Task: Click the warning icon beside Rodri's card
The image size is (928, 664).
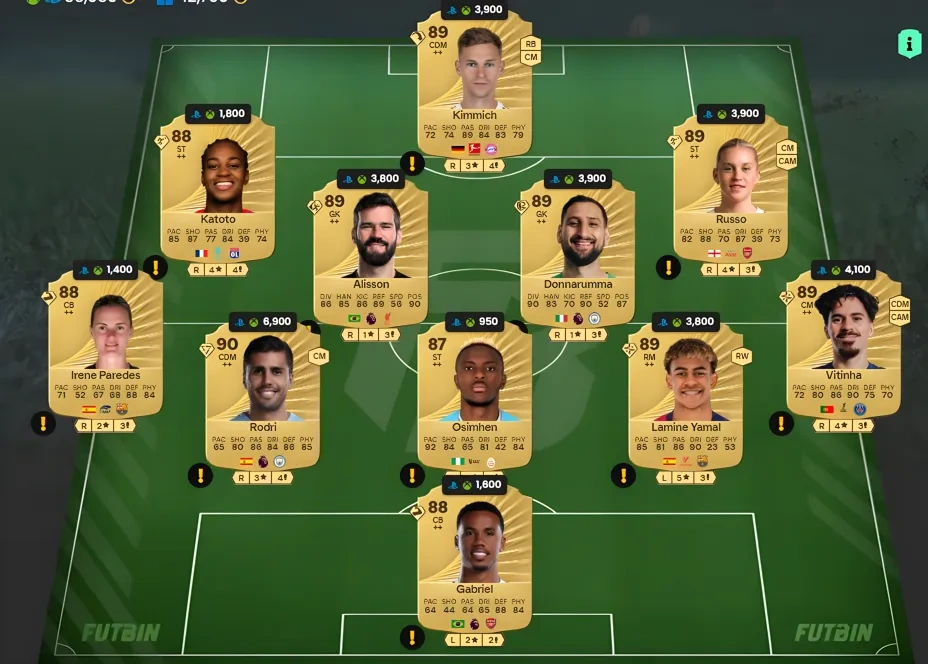Action: [x=200, y=475]
